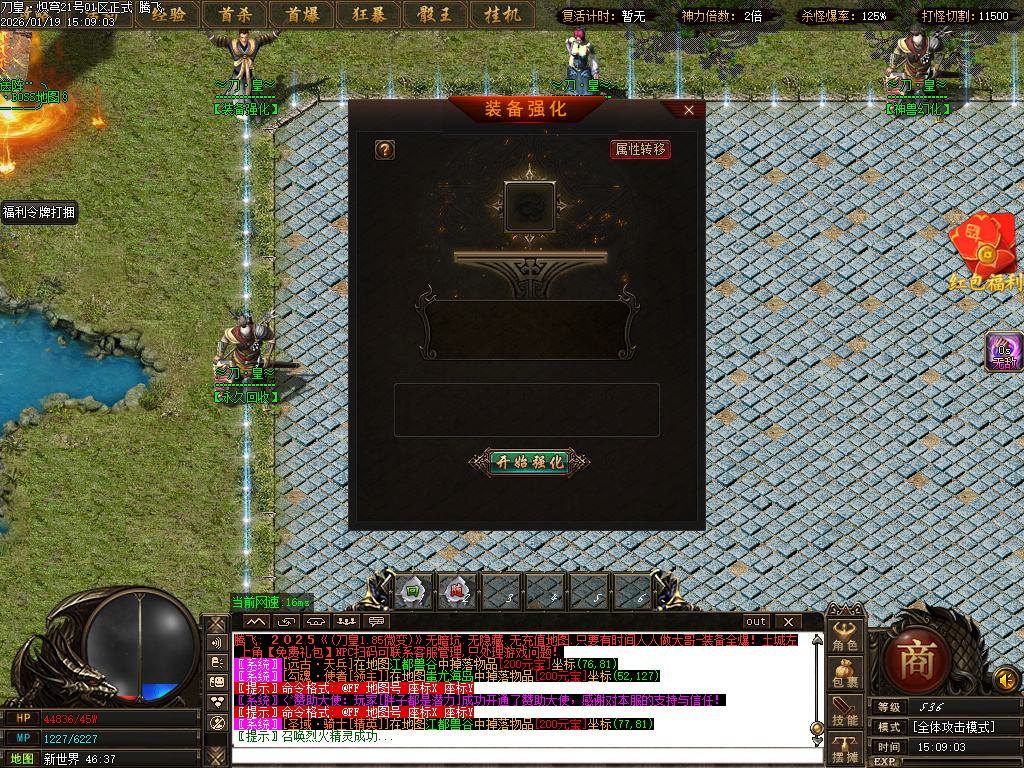Open the 角色 character sheet
Screen dimensions: 1024x768
[846, 637]
